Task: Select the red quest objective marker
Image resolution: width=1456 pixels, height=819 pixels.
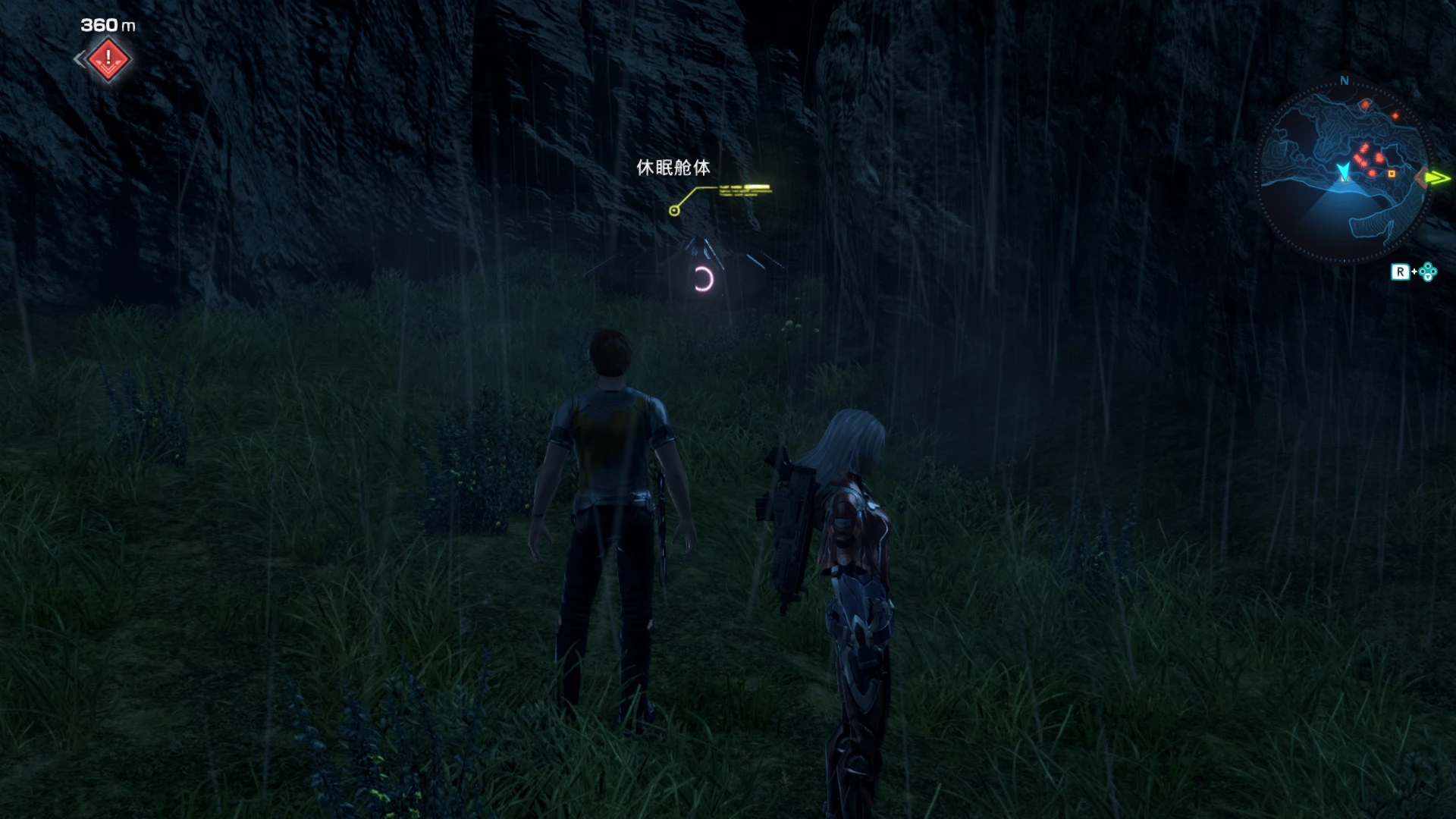Action: [109, 58]
